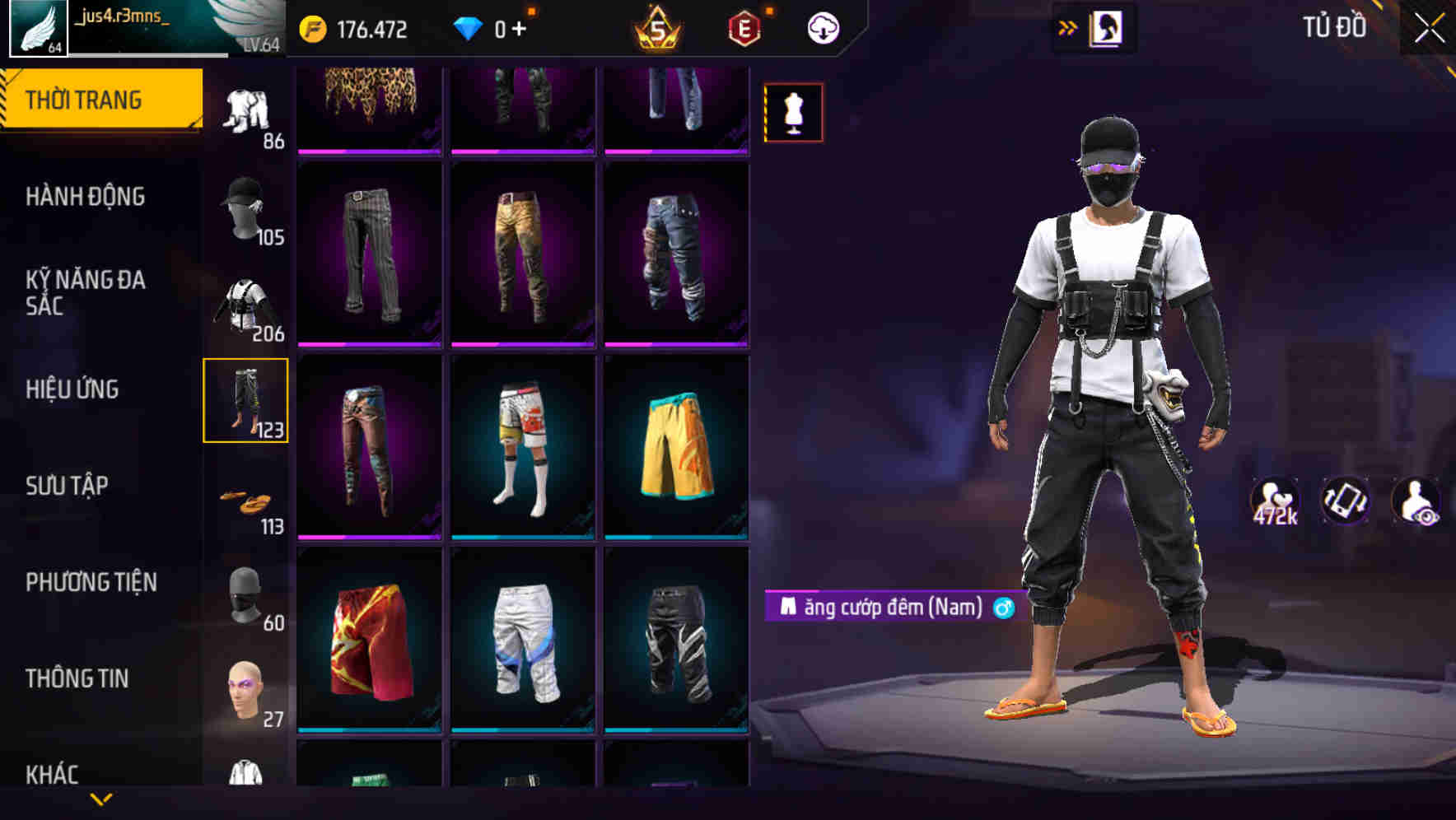The height and width of the screenshot is (820, 1456).
Task: Click the cloud download icon
Action: (821, 27)
